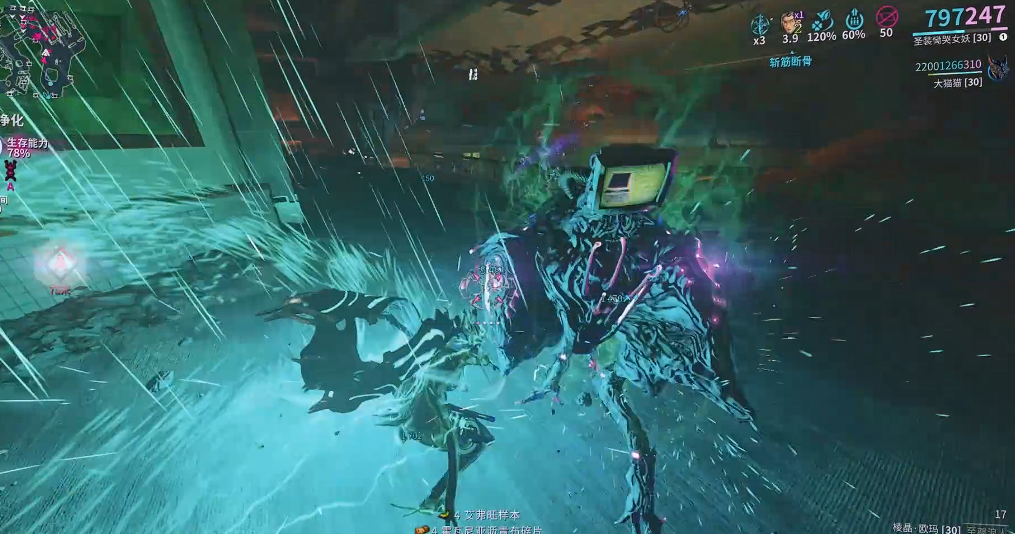1015x534 pixels.
Task: Select the 生存能力 objective tracker
Action: (27, 148)
